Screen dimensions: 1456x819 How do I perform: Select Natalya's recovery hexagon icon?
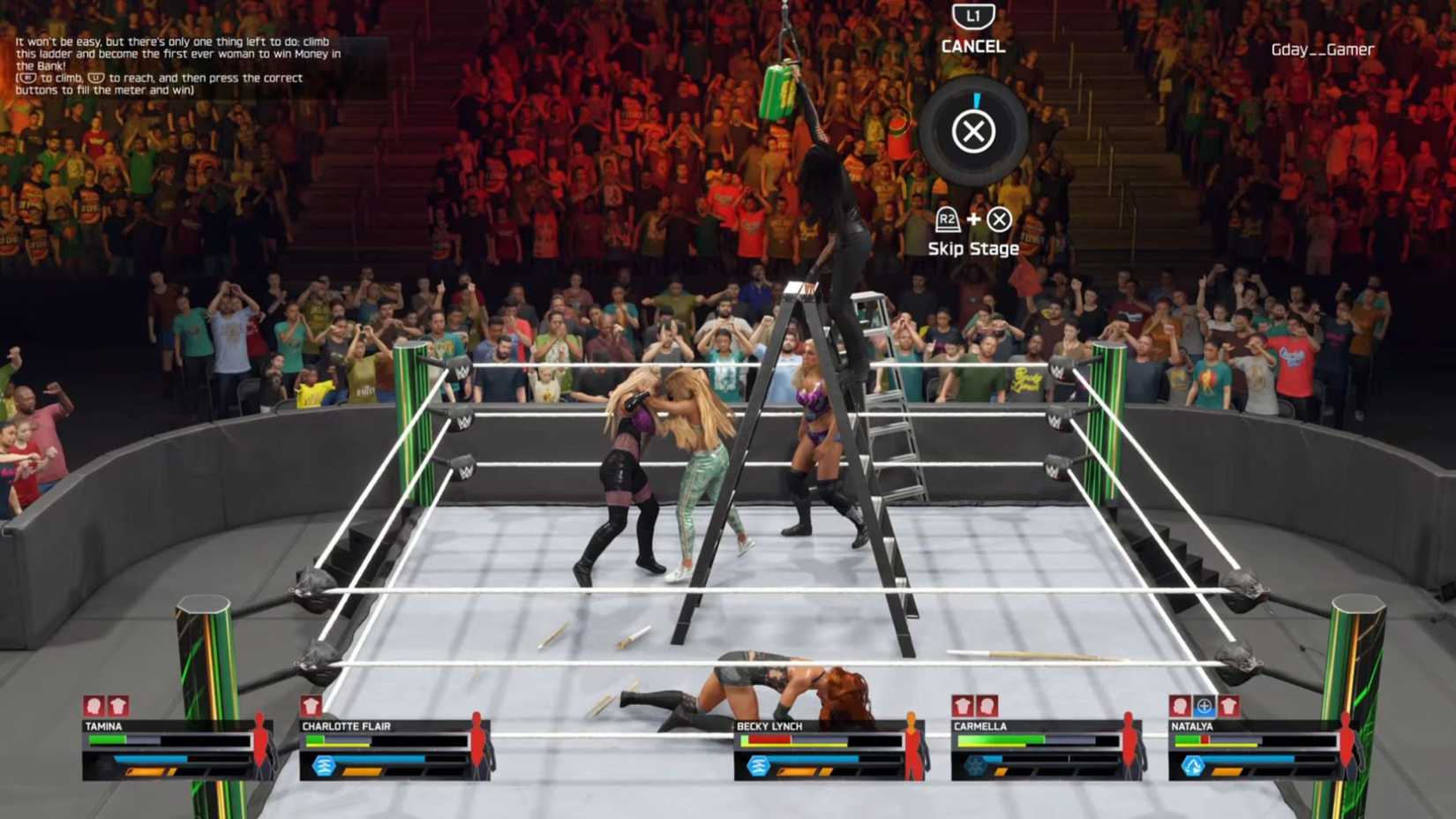click(x=1193, y=766)
